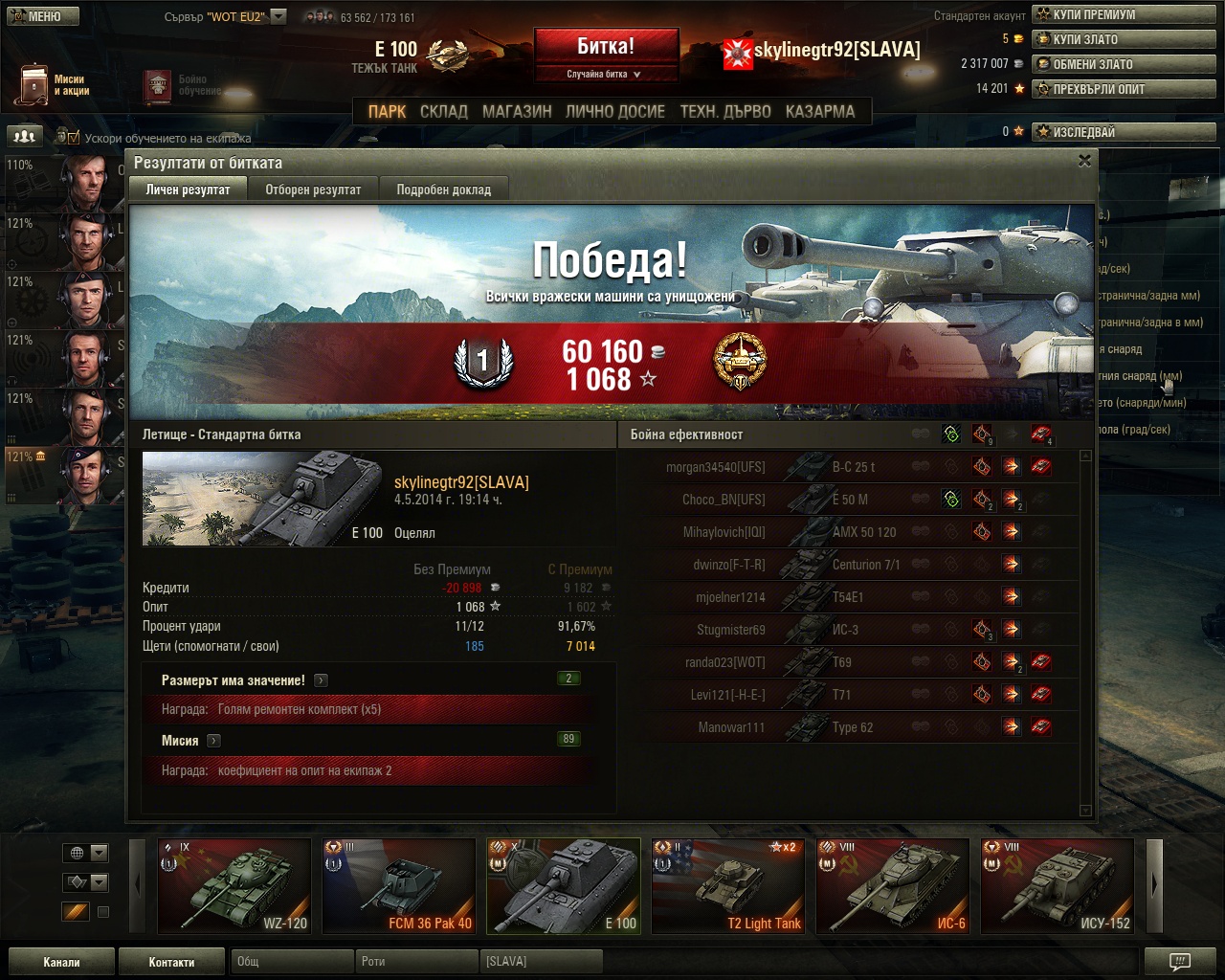
Task: Open the Канали chat channels button
Action: pyautogui.click(x=61, y=962)
